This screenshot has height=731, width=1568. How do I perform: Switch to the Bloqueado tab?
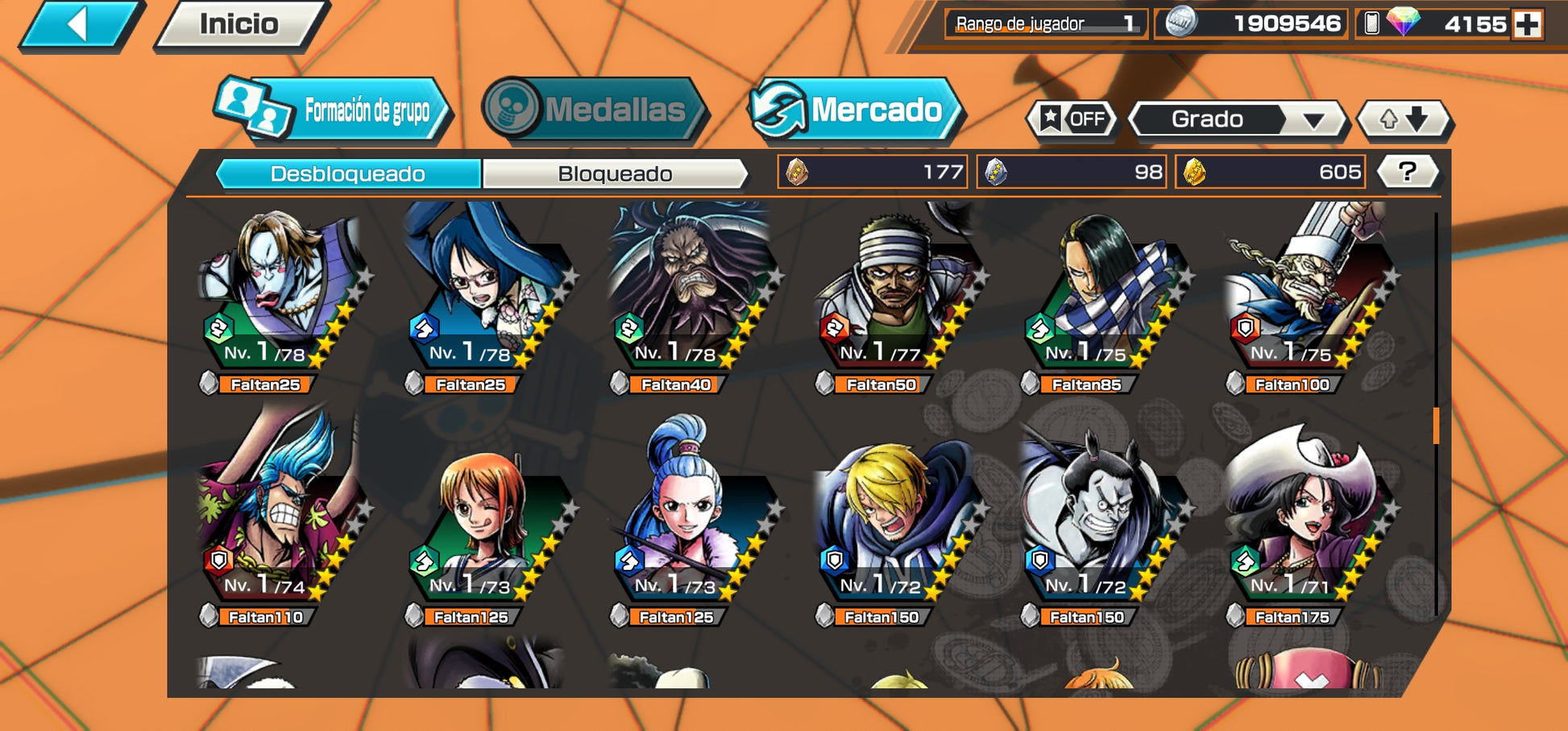click(615, 174)
